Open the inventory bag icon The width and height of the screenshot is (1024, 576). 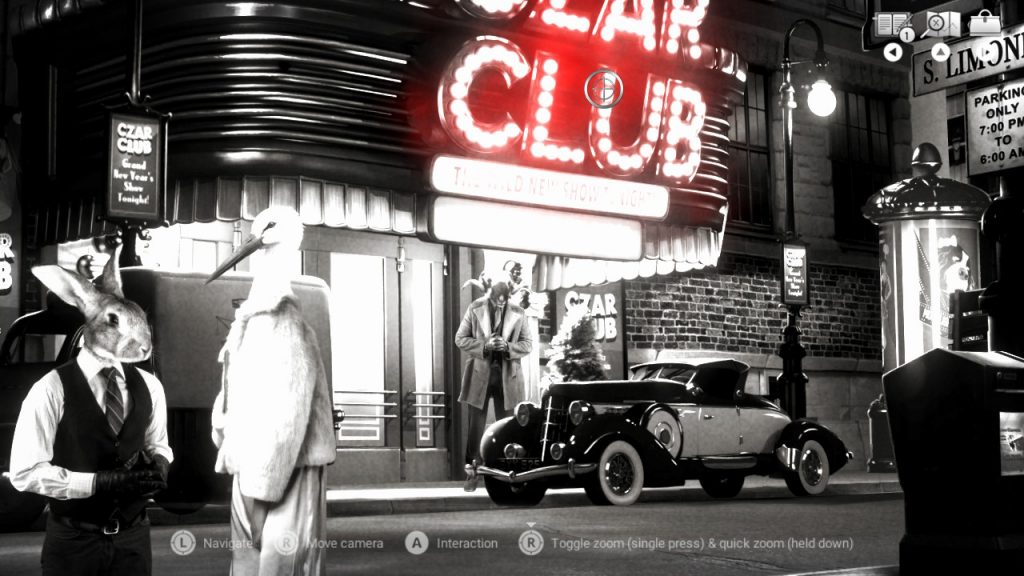(x=984, y=22)
